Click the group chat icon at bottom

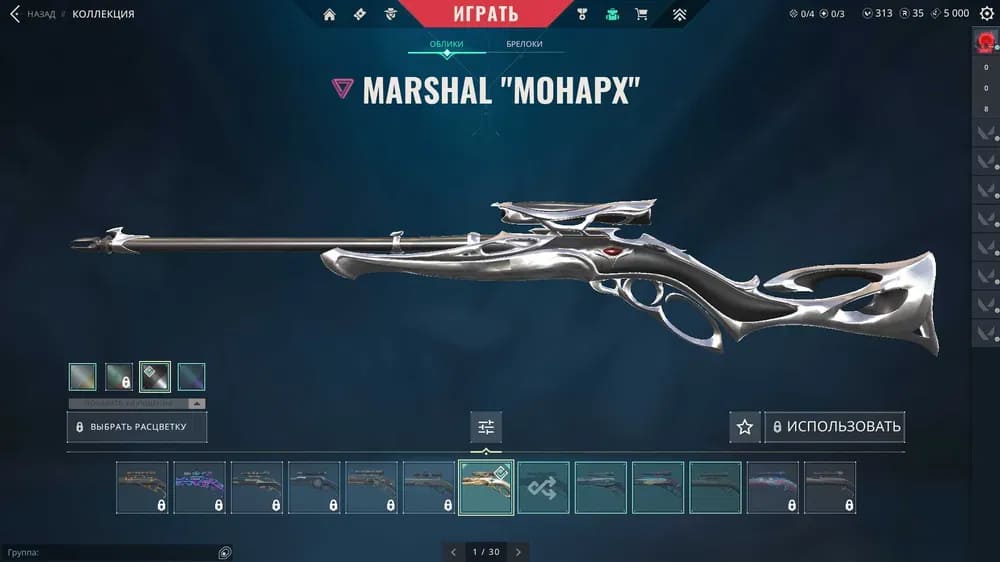pos(225,552)
